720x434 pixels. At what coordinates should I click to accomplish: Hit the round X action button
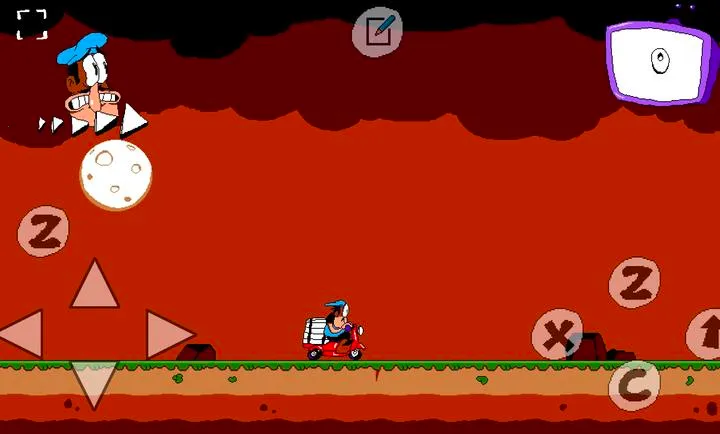coord(557,334)
